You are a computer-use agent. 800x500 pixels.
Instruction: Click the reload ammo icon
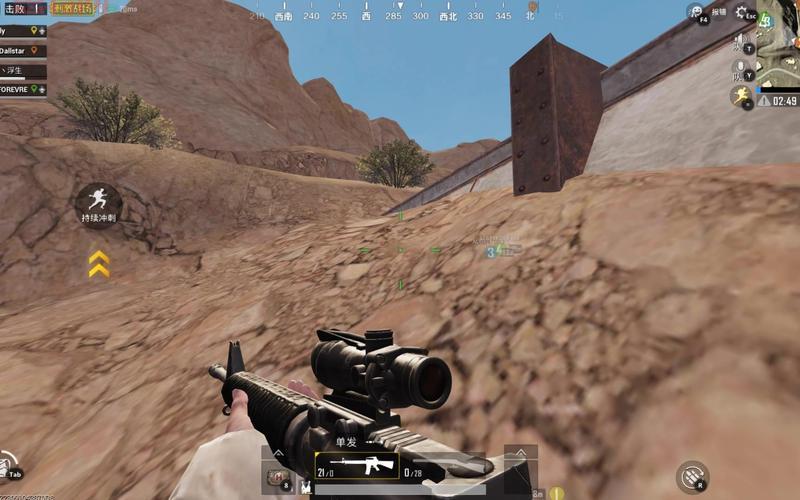point(692,475)
